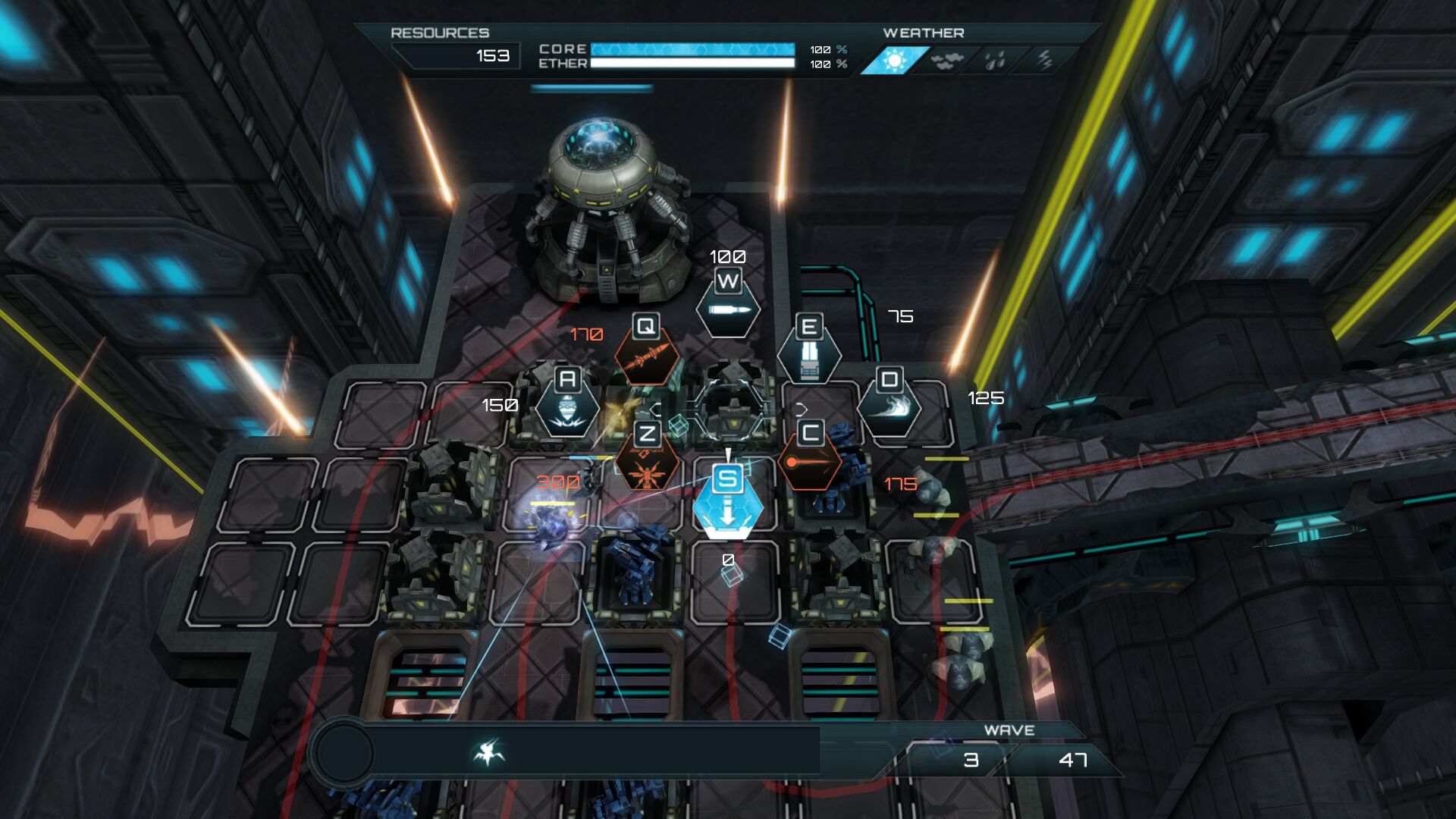Pick the twin-barrel tower costing 75

(809, 356)
